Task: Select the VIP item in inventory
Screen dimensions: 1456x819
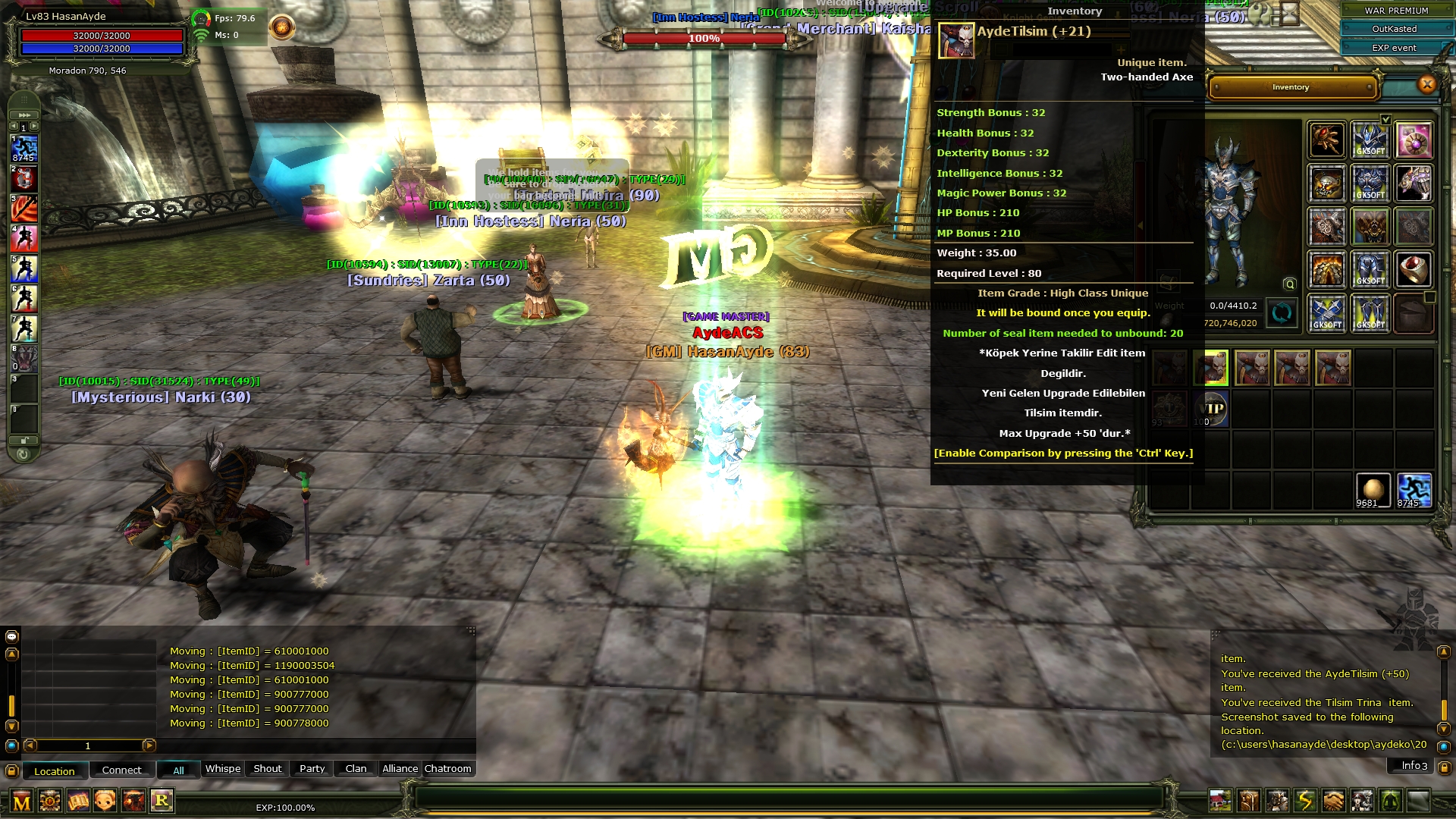Action: 1211,409
